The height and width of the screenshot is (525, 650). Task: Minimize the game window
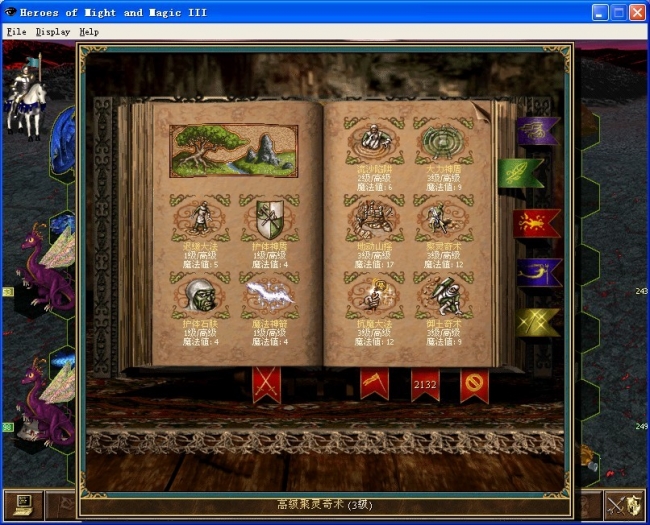tap(600, 13)
